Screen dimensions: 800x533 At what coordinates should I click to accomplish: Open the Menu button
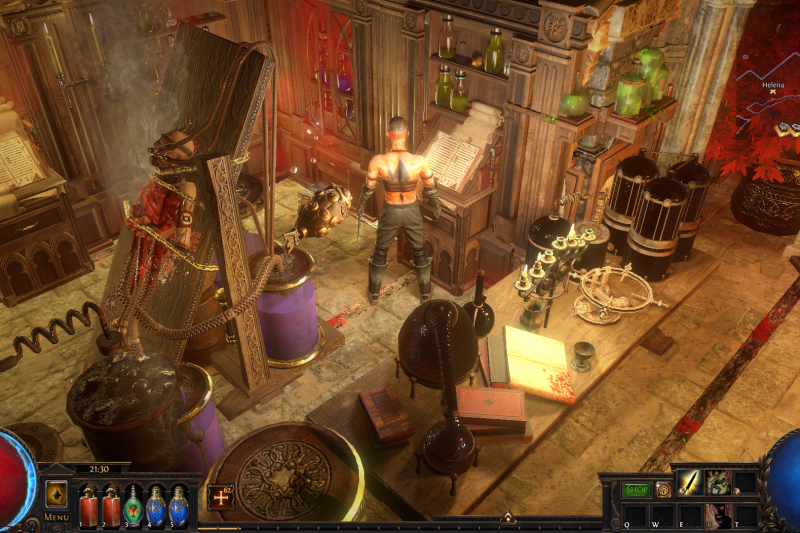(x=56, y=517)
